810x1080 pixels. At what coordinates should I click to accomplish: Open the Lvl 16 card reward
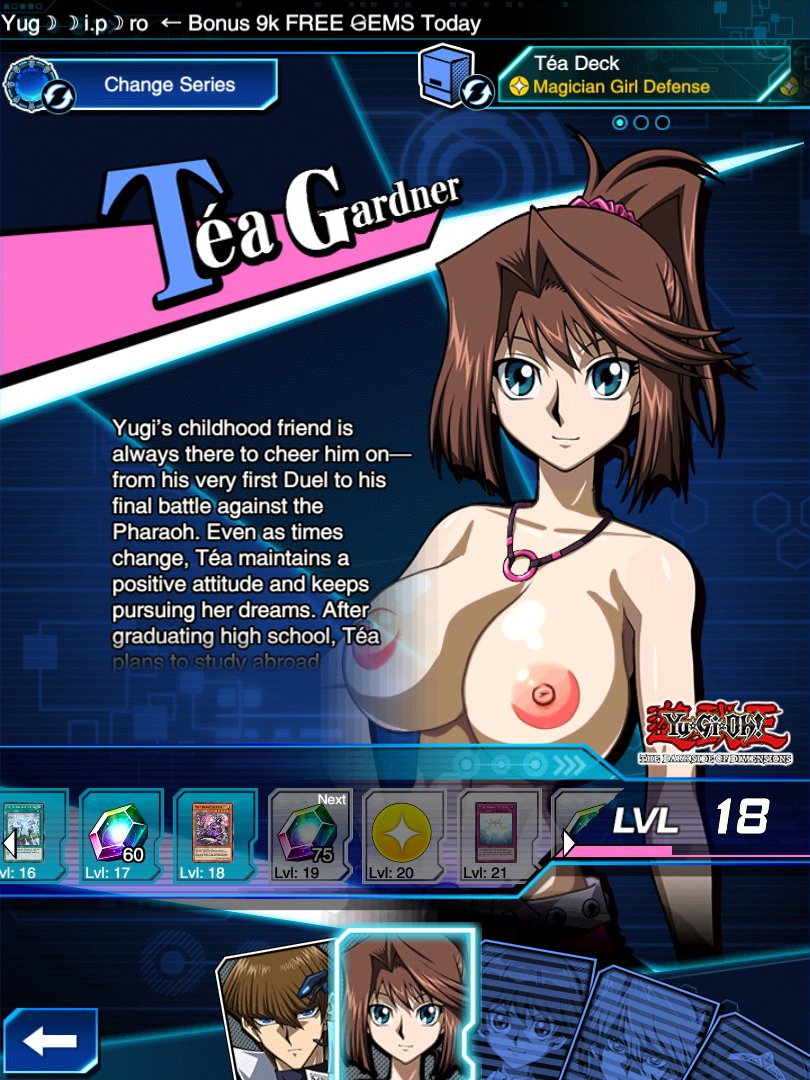[x=28, y=835]
